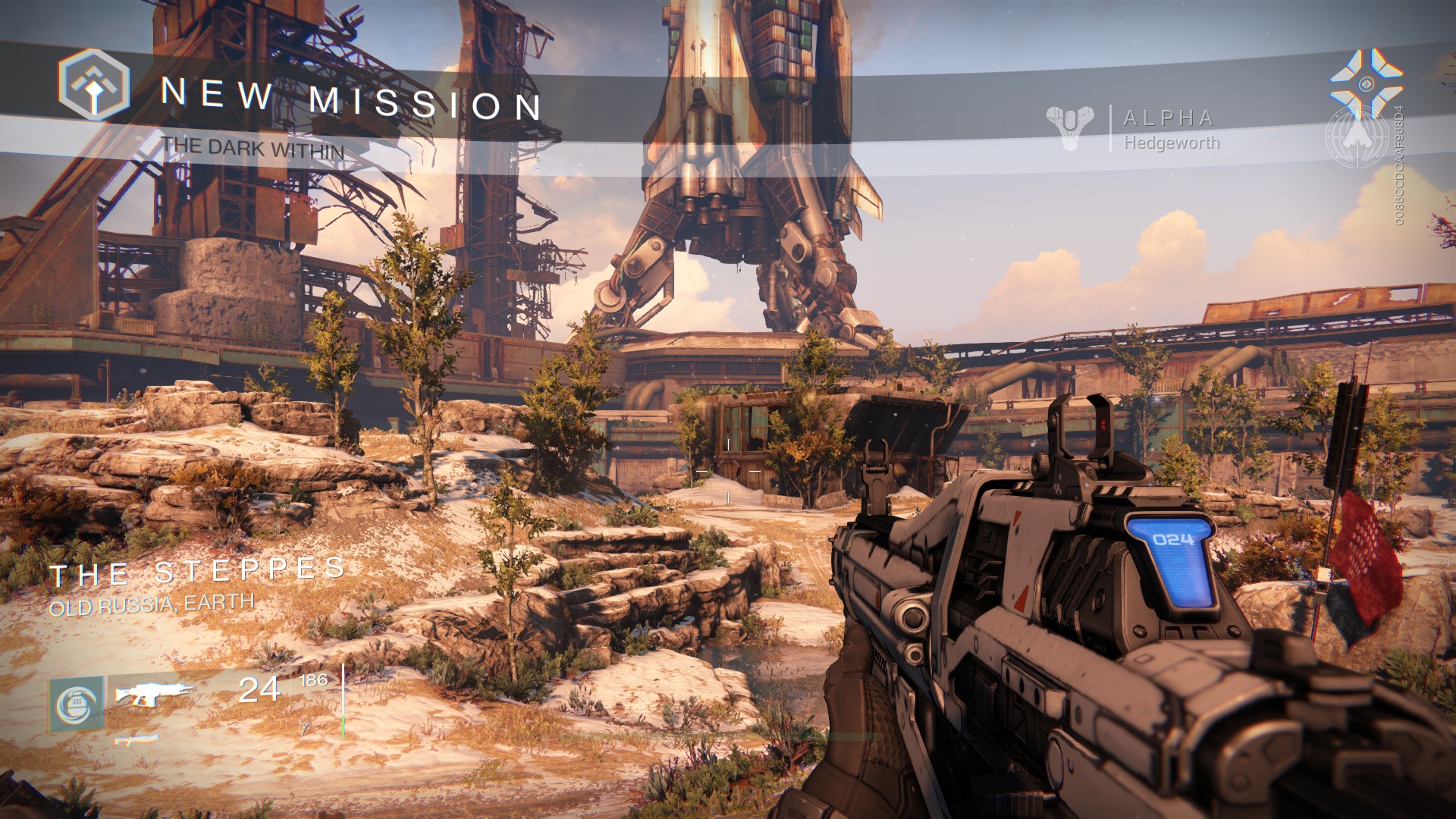
Task: Switch to the secondary weapon icon
Action: click(137, 739)
